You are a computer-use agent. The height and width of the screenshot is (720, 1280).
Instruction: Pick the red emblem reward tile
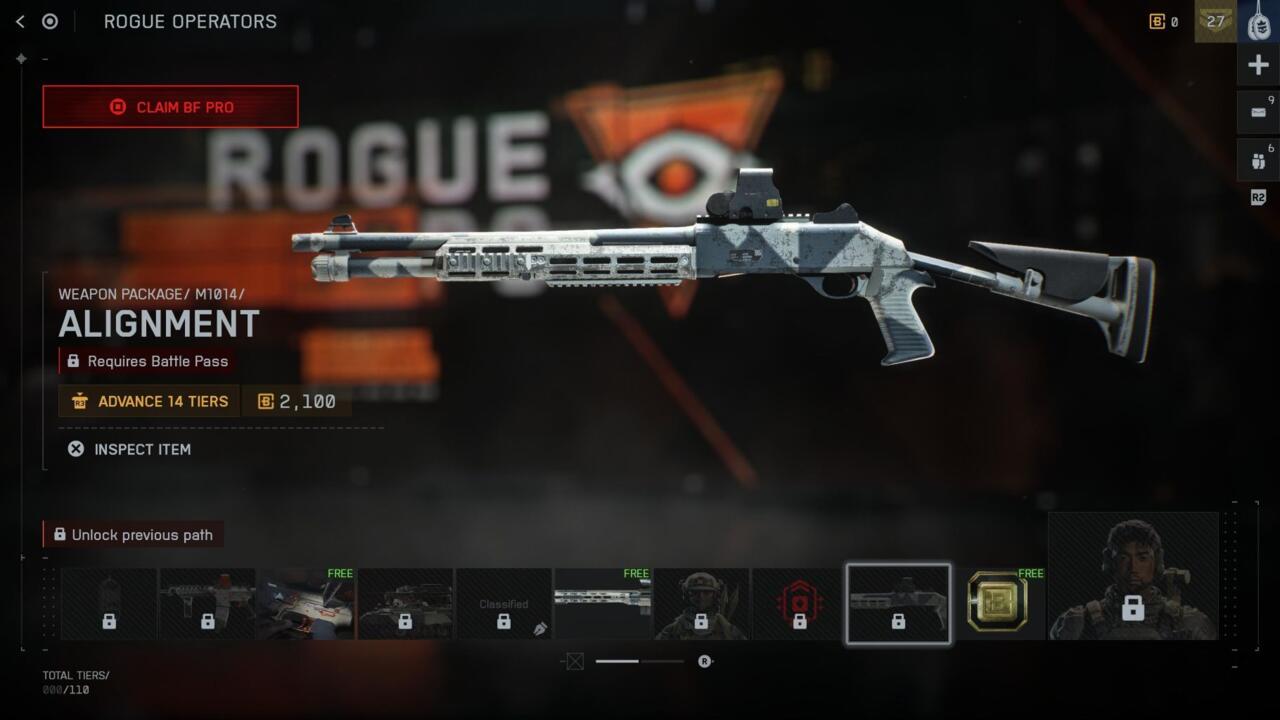[799, 604]
